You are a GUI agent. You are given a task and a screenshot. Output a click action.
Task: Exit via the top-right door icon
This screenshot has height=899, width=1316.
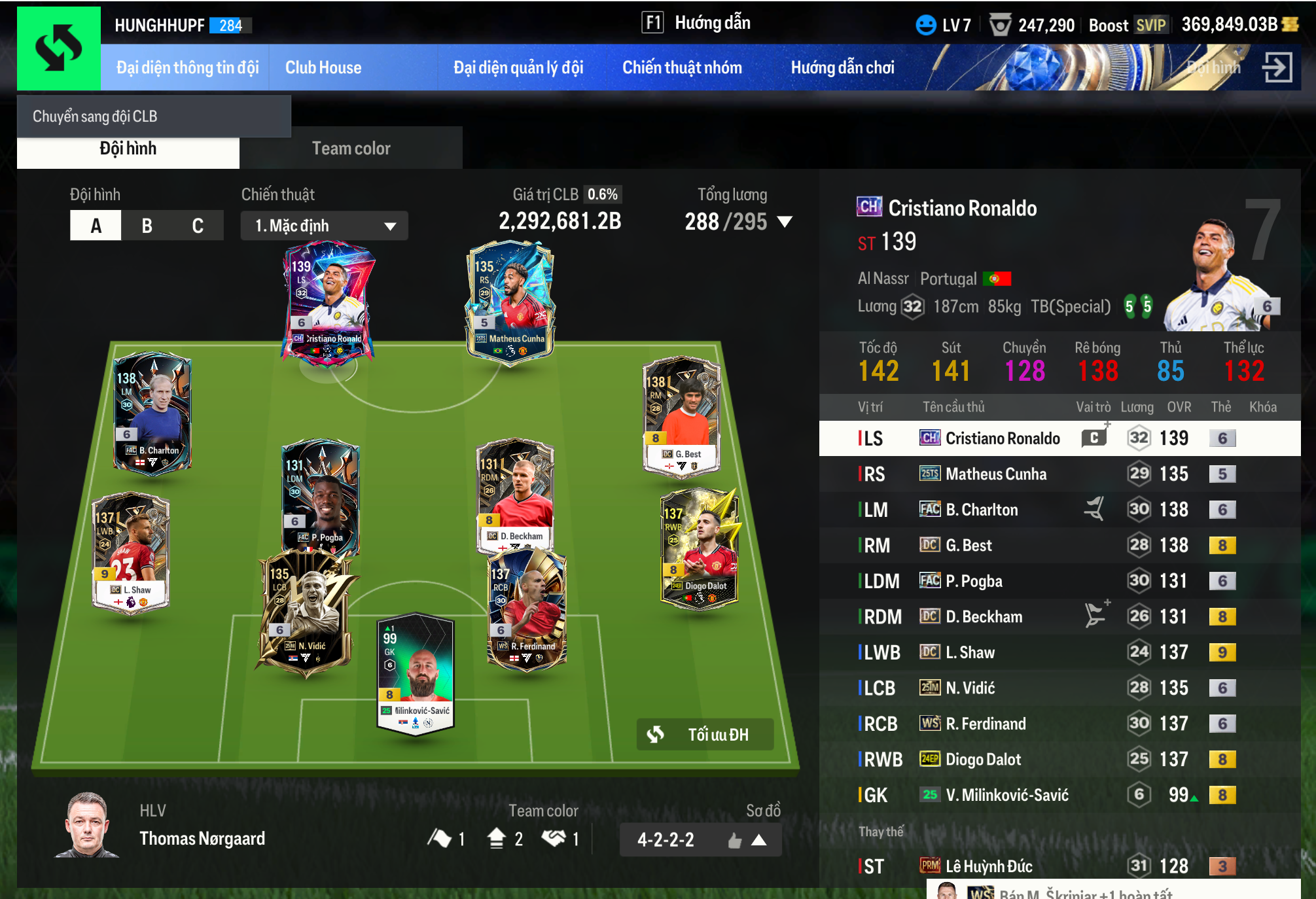(1277, 67)
